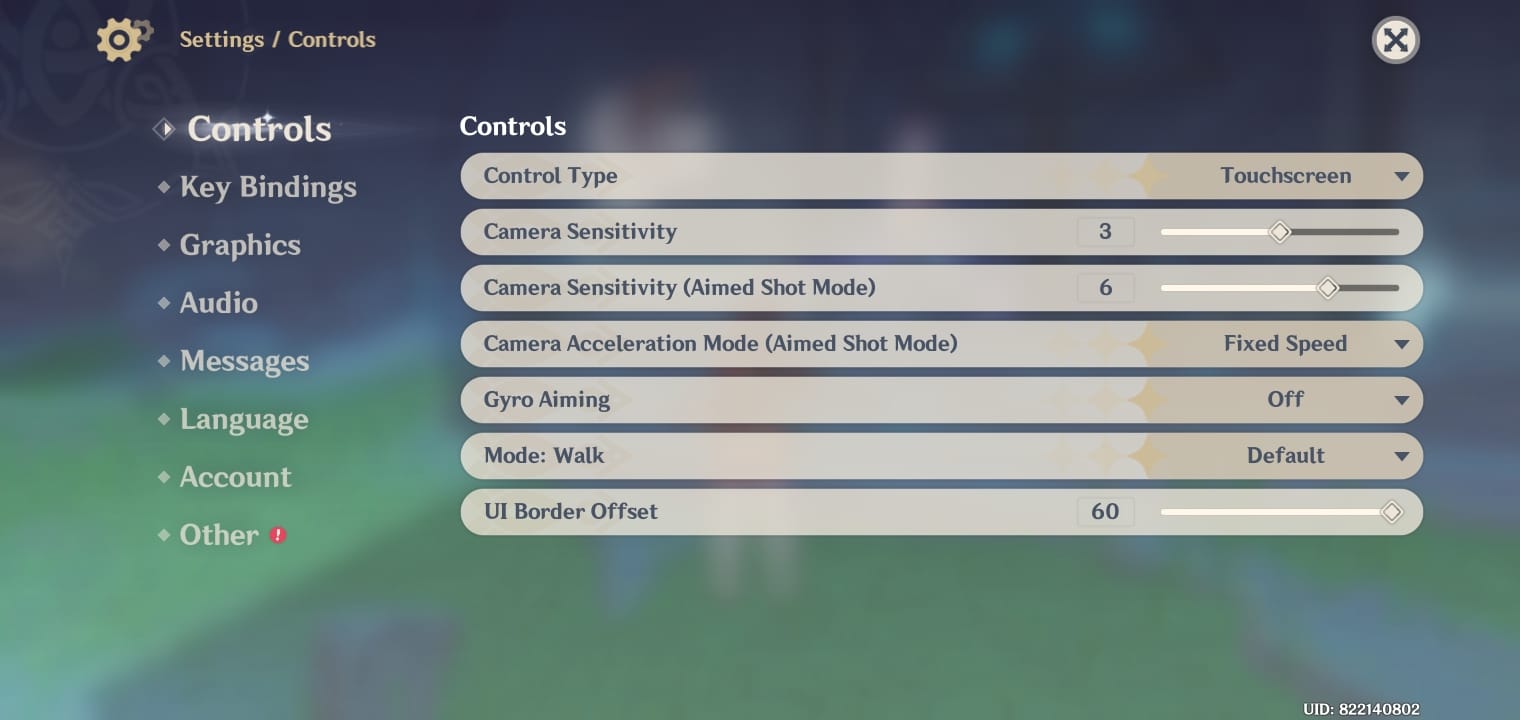Open the Control Type dropdown
Screen dimensions: 1520x720
click(x=1404, y=175)
